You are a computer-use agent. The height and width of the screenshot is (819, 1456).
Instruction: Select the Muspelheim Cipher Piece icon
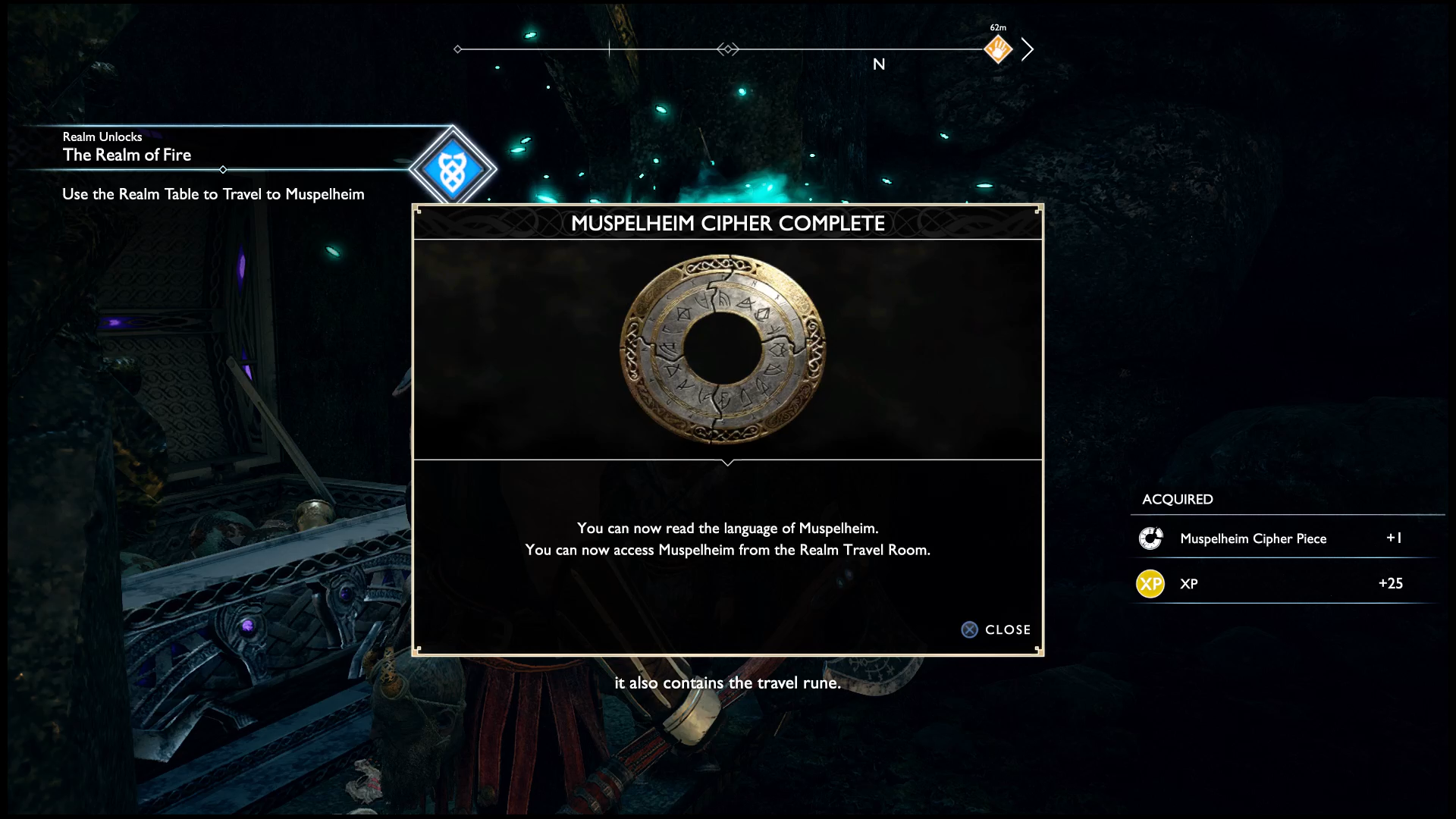point(1151,538)
